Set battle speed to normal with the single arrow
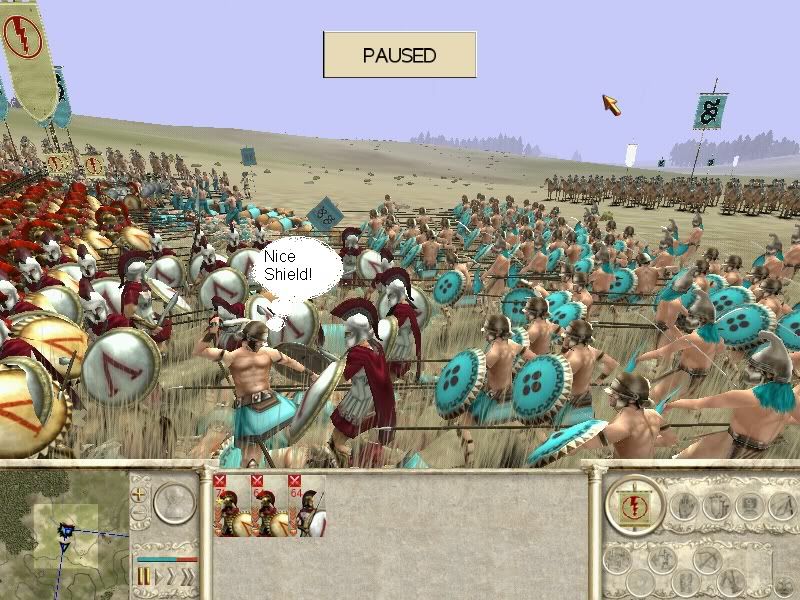 [x=157, y=577]
